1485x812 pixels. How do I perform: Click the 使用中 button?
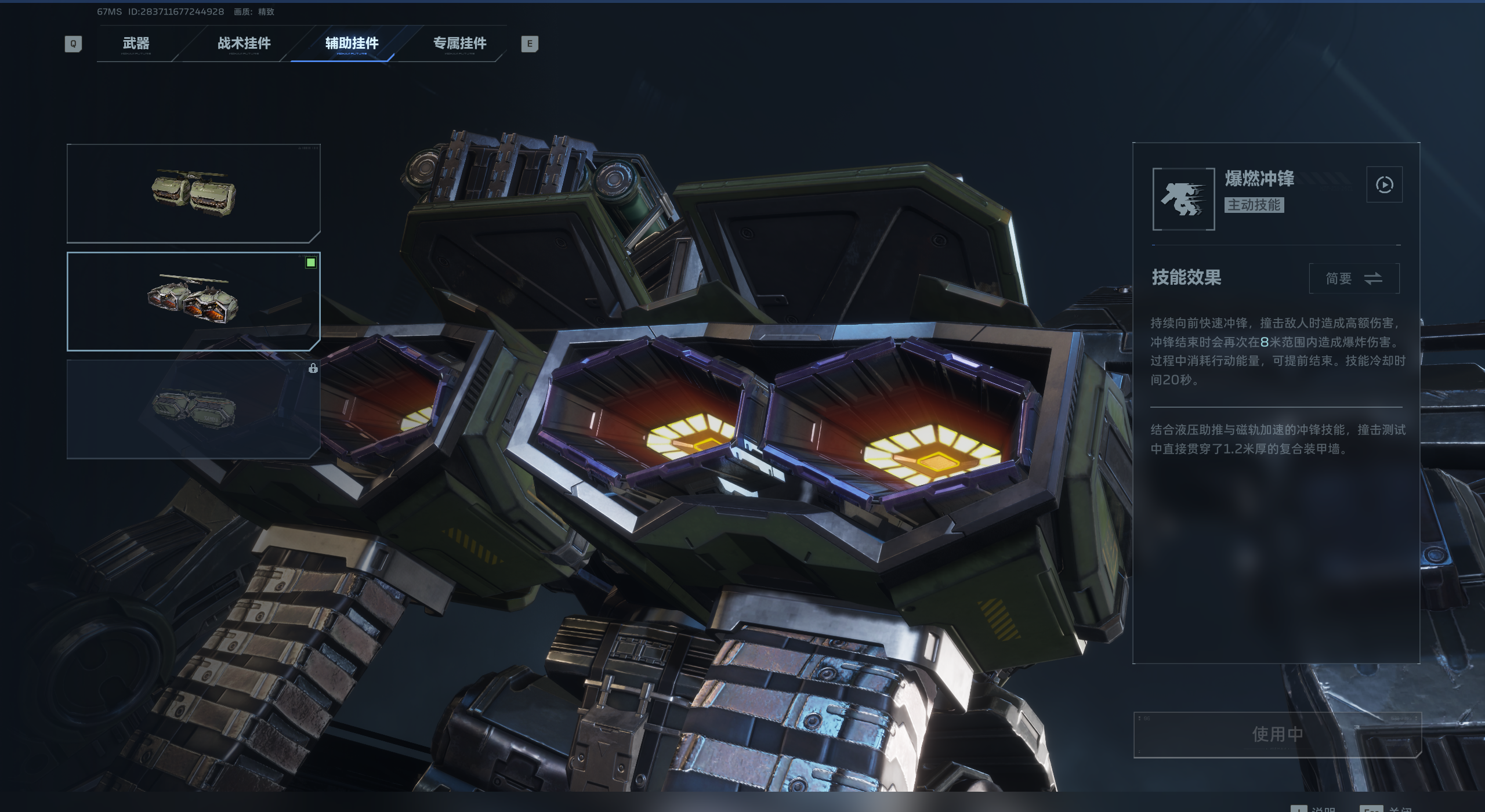(x=1277, y=734)
